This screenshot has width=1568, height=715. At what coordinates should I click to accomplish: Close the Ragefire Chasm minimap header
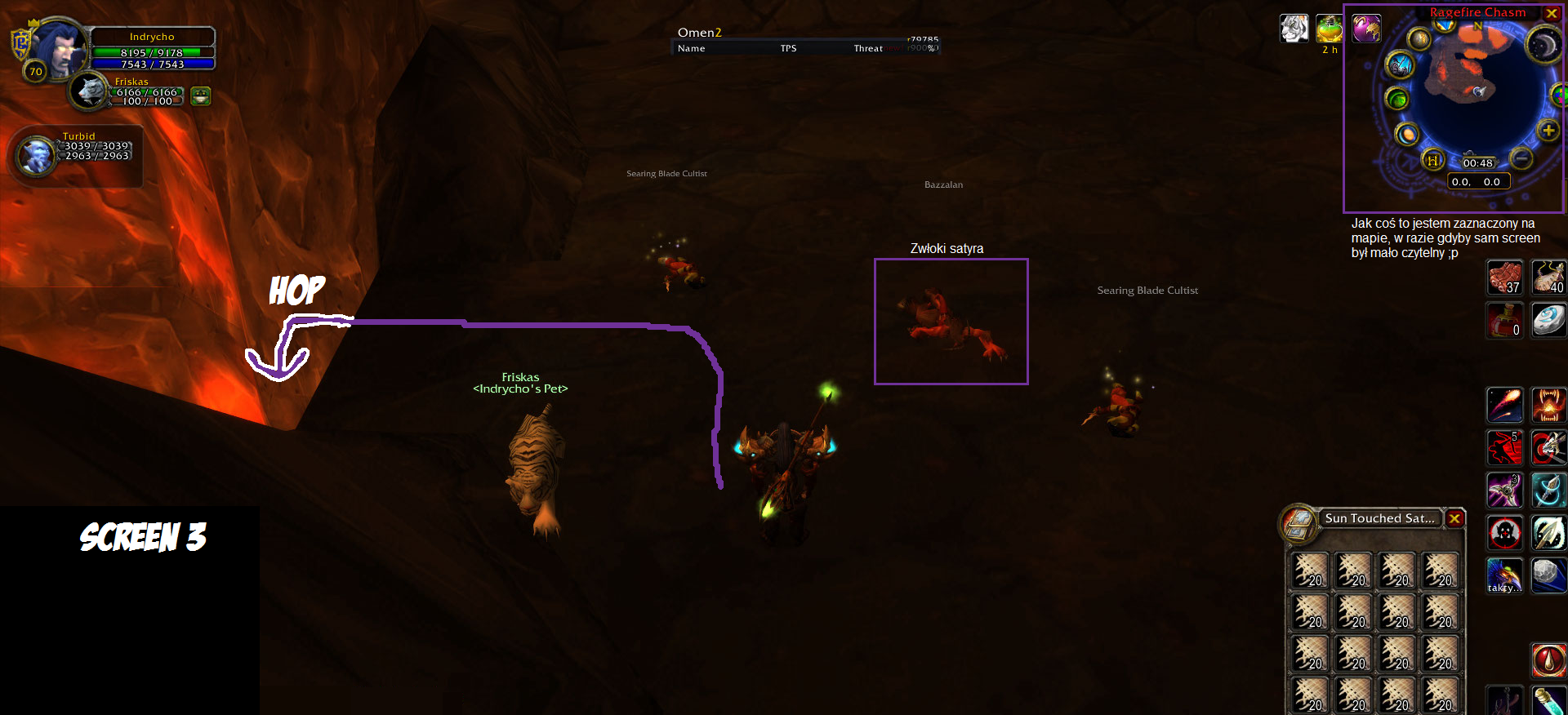[x=1552, y=13]
